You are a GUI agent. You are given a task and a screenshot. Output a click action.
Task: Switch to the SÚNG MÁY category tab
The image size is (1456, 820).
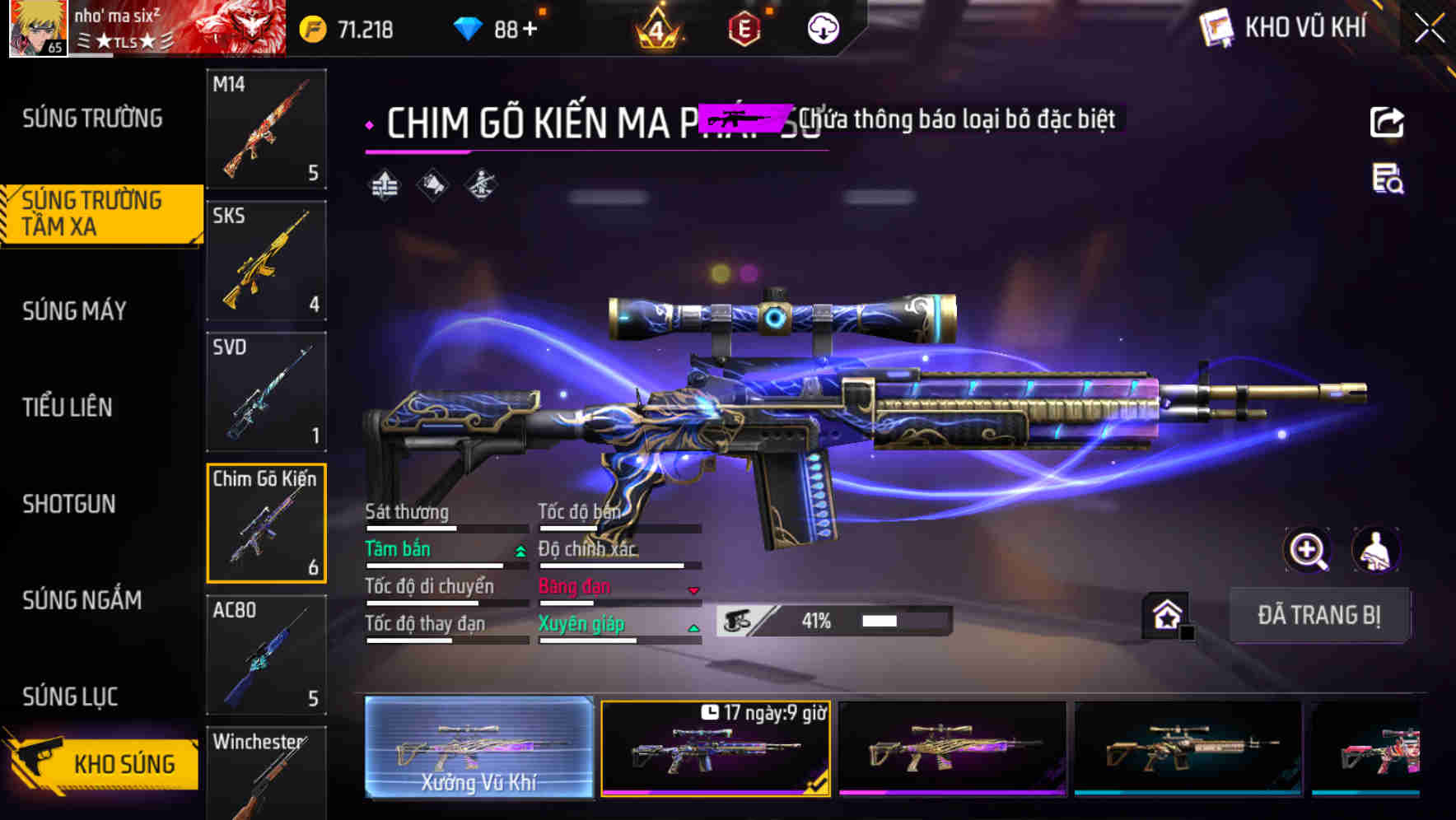click(x=72, y=310)
